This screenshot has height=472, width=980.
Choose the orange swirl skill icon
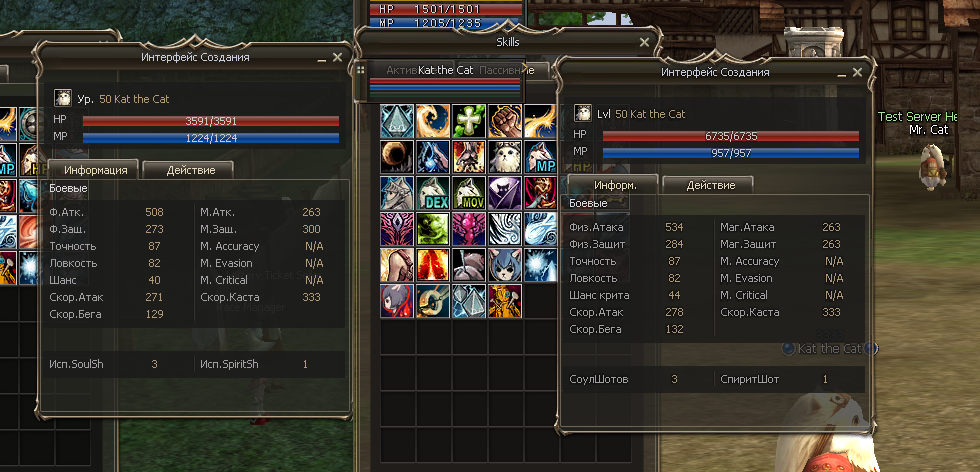432,120
